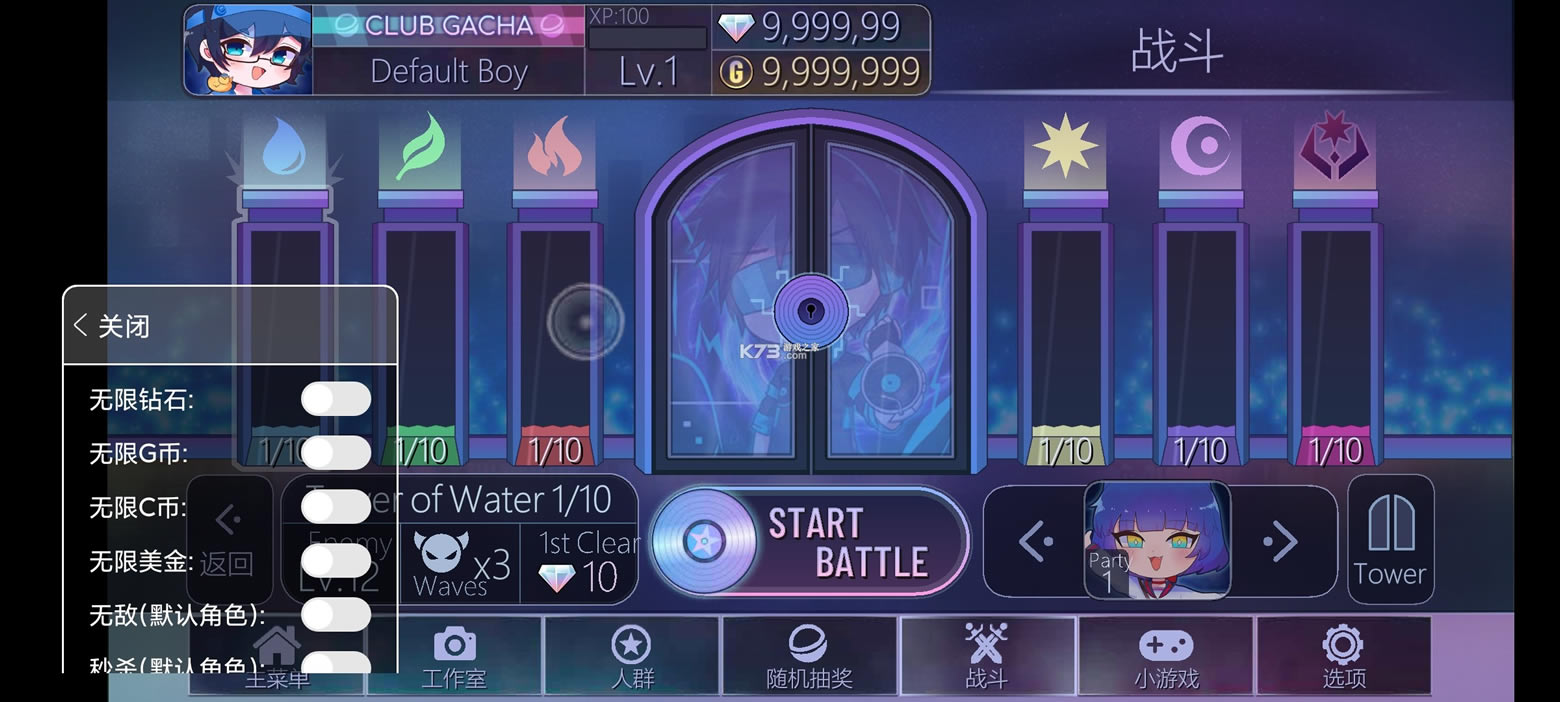Screen dimensions: 1560x702
Task: Open the 选项 options tab
Action: 1343,657
